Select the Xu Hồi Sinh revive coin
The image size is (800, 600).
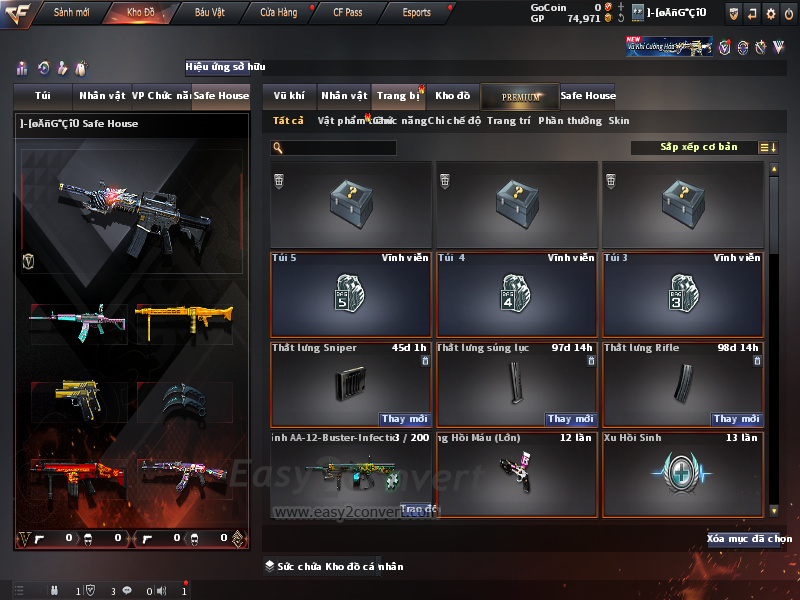coord(682,473)
